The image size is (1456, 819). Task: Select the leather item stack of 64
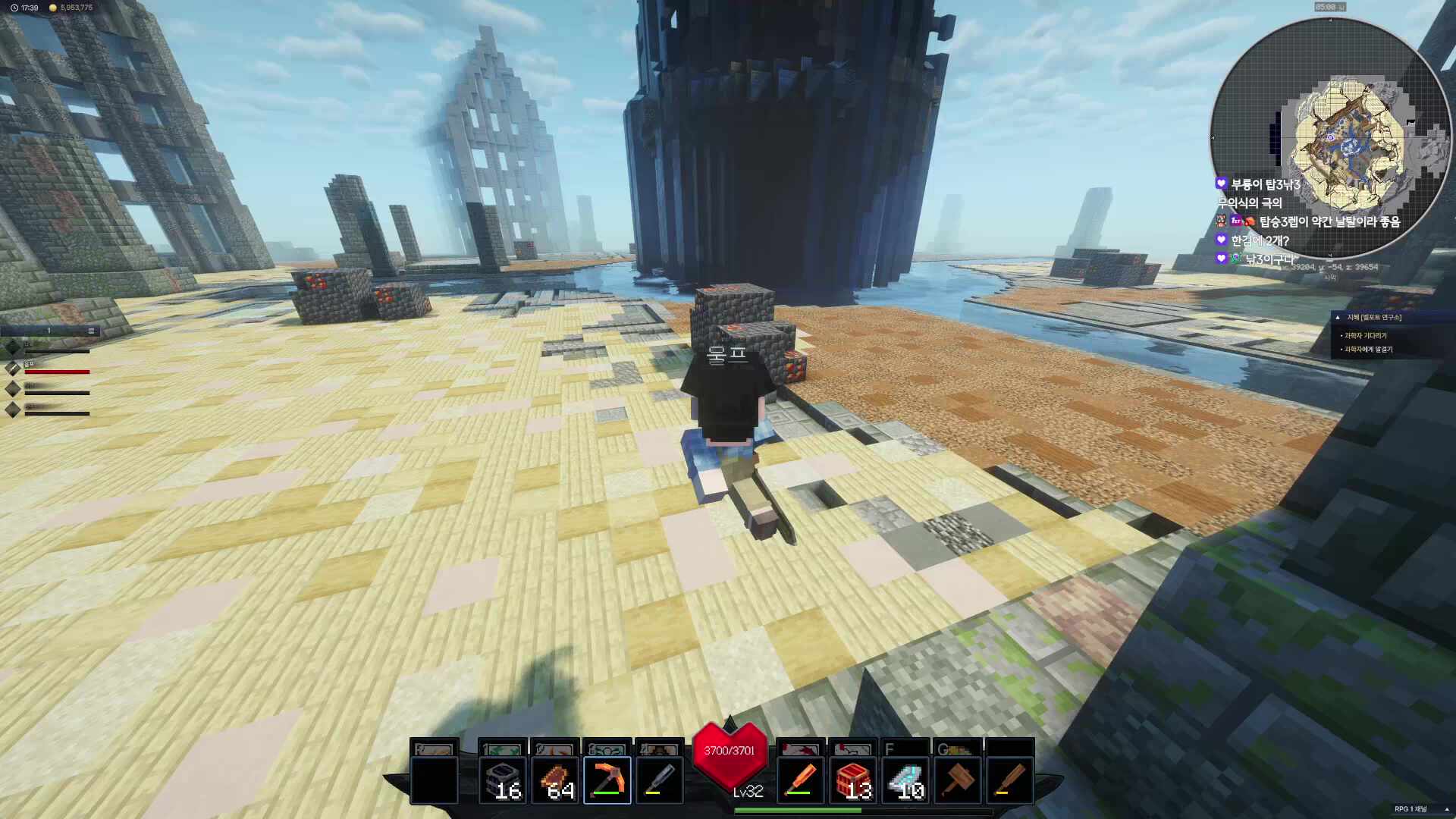555,780
